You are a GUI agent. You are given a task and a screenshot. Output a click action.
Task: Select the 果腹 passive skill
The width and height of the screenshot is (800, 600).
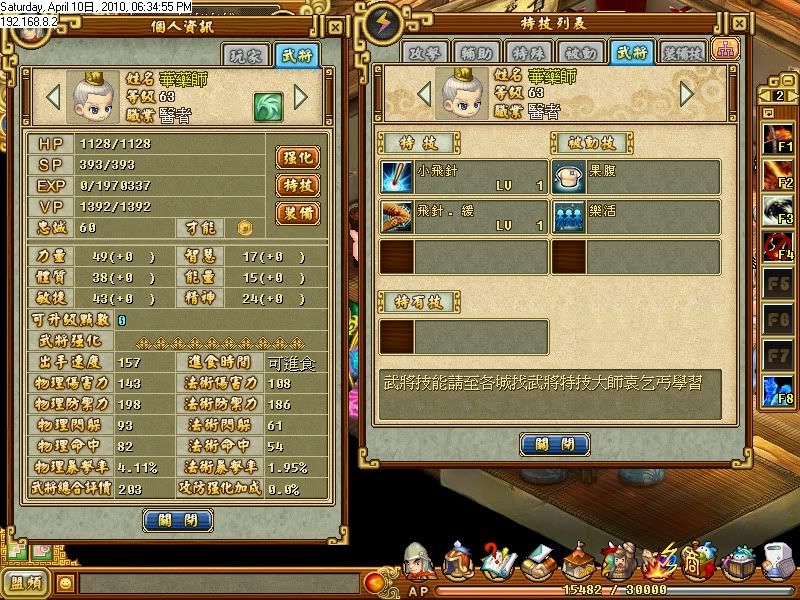click(636, 177)
